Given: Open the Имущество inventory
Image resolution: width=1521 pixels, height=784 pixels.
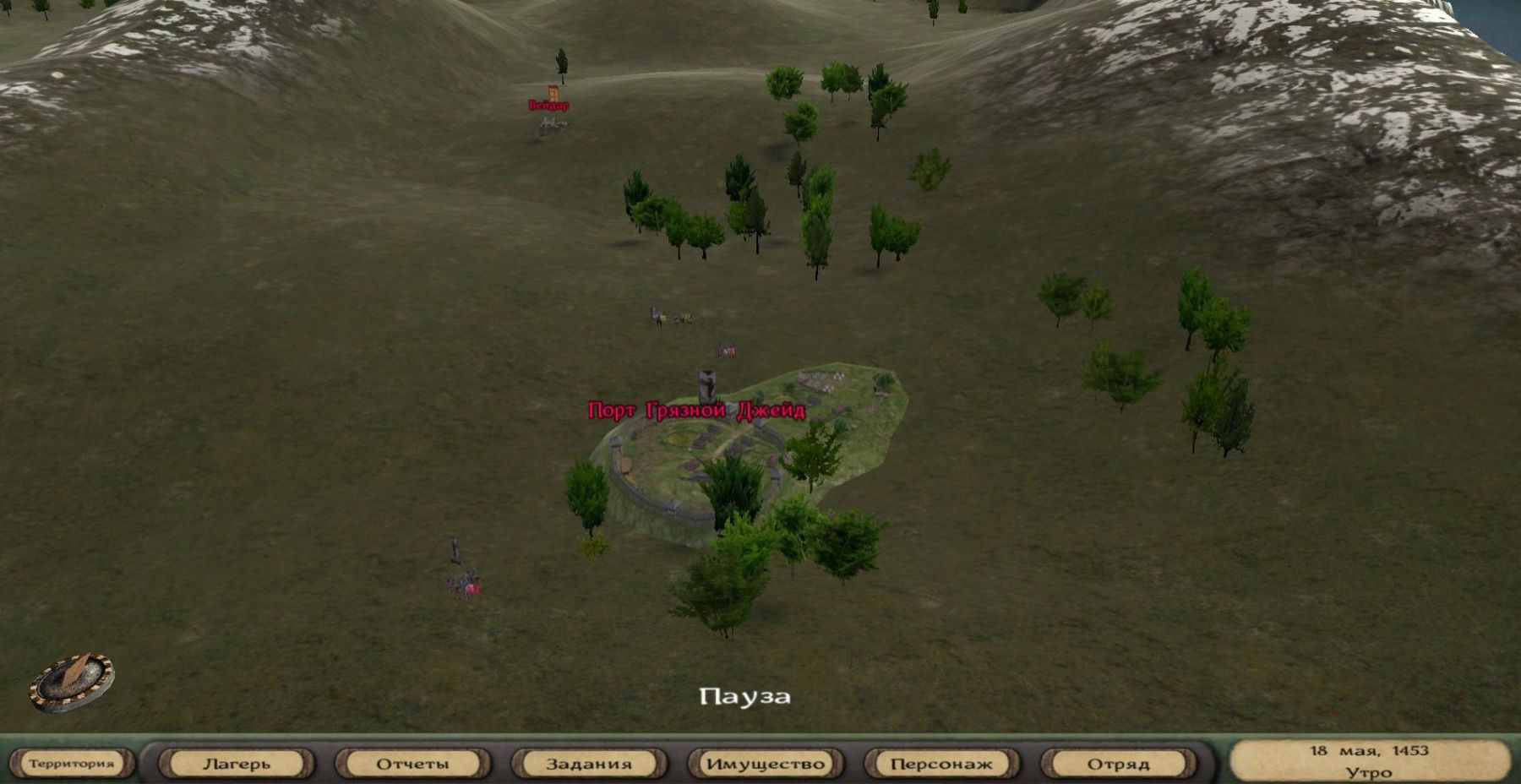Looking at the screenshot, I should [x=766, y=764].
